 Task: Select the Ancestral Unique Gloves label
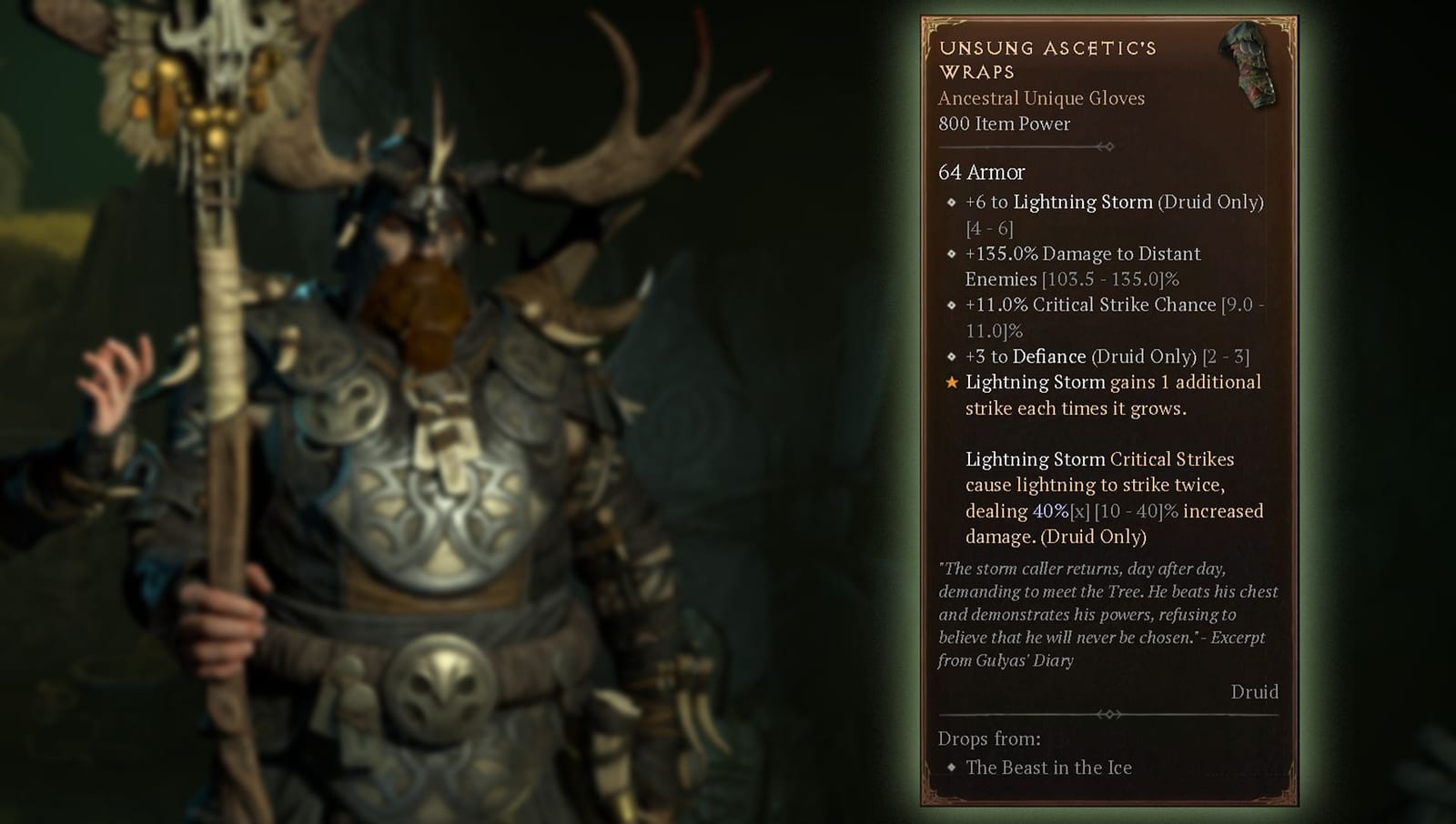[x=1041, y=98]
